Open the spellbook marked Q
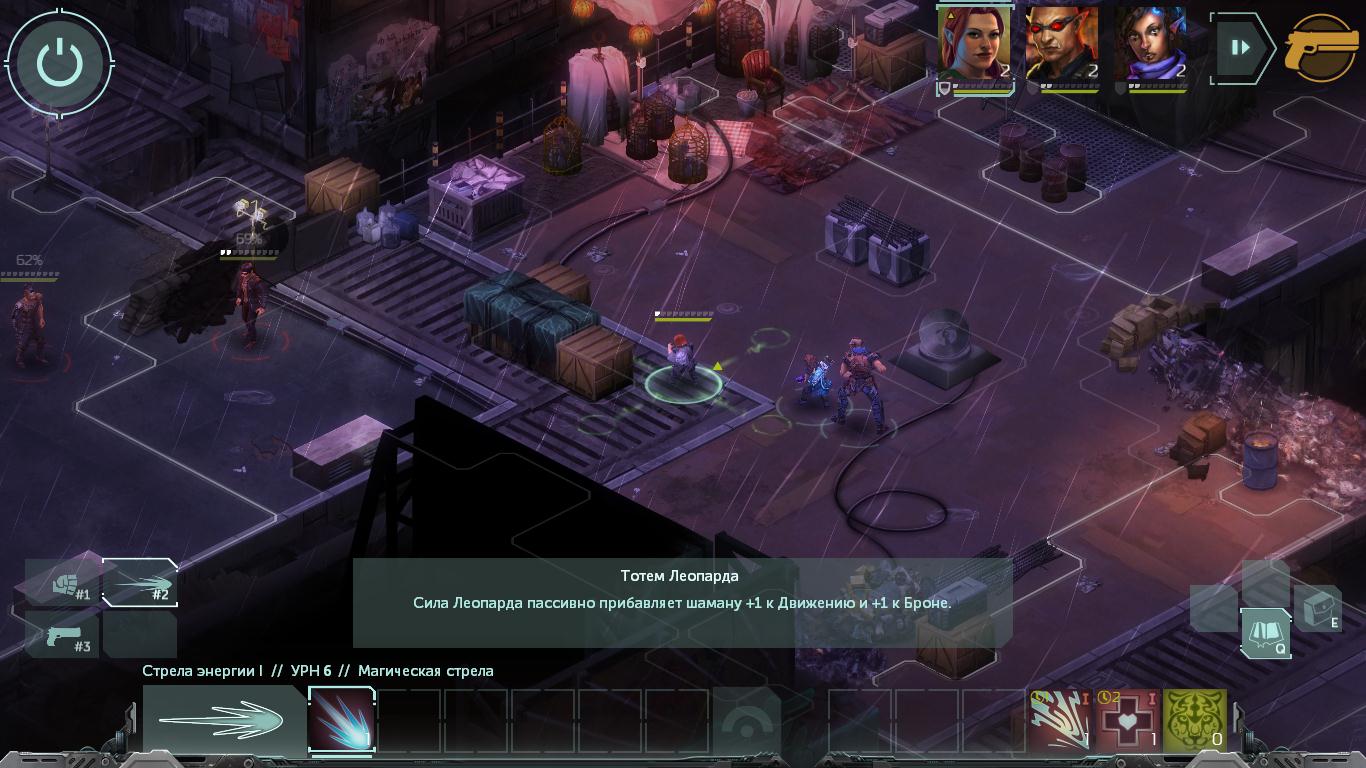This screenshot has height=768, width=1366. [x=1264, y=634]
